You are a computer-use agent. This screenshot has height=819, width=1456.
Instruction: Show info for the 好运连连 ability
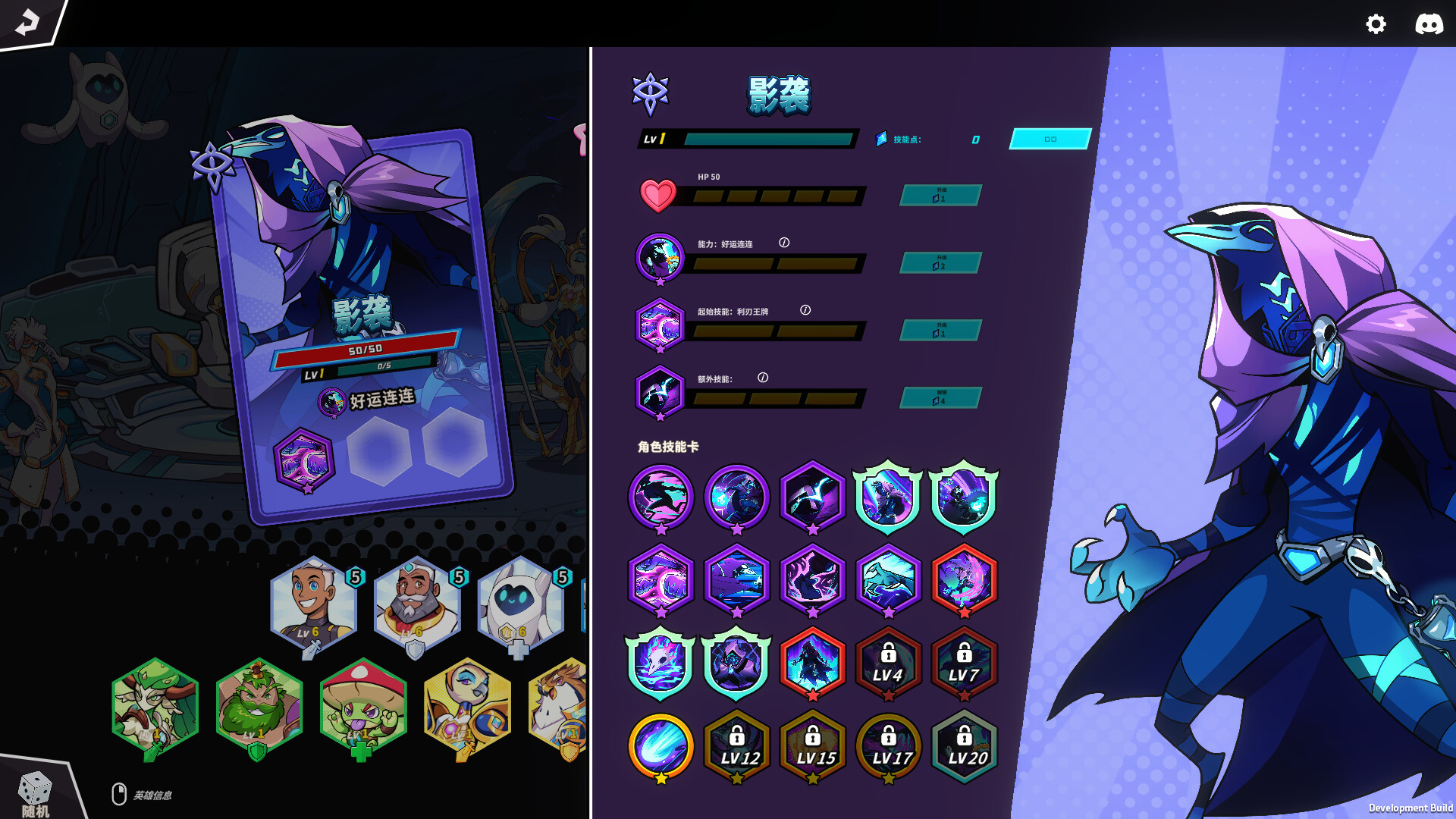coord(784,243)
